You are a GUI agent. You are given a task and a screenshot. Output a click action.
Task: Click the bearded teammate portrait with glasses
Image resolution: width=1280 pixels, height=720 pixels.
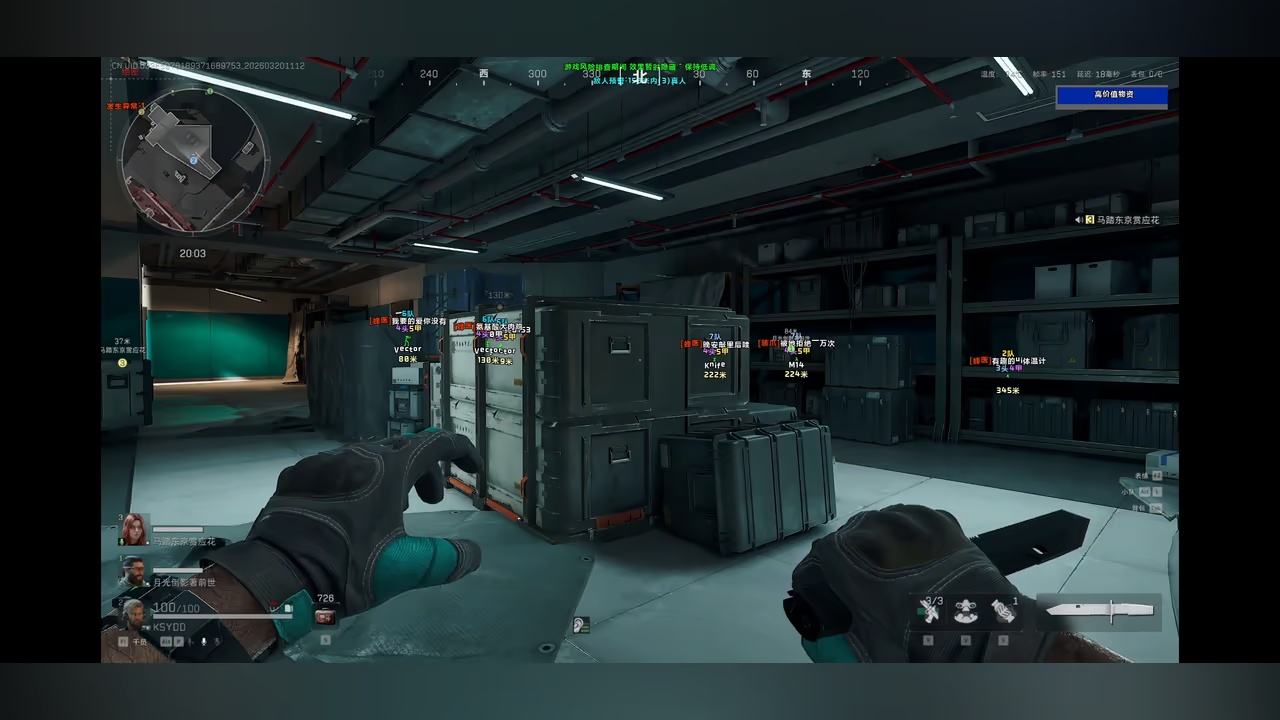132,572
